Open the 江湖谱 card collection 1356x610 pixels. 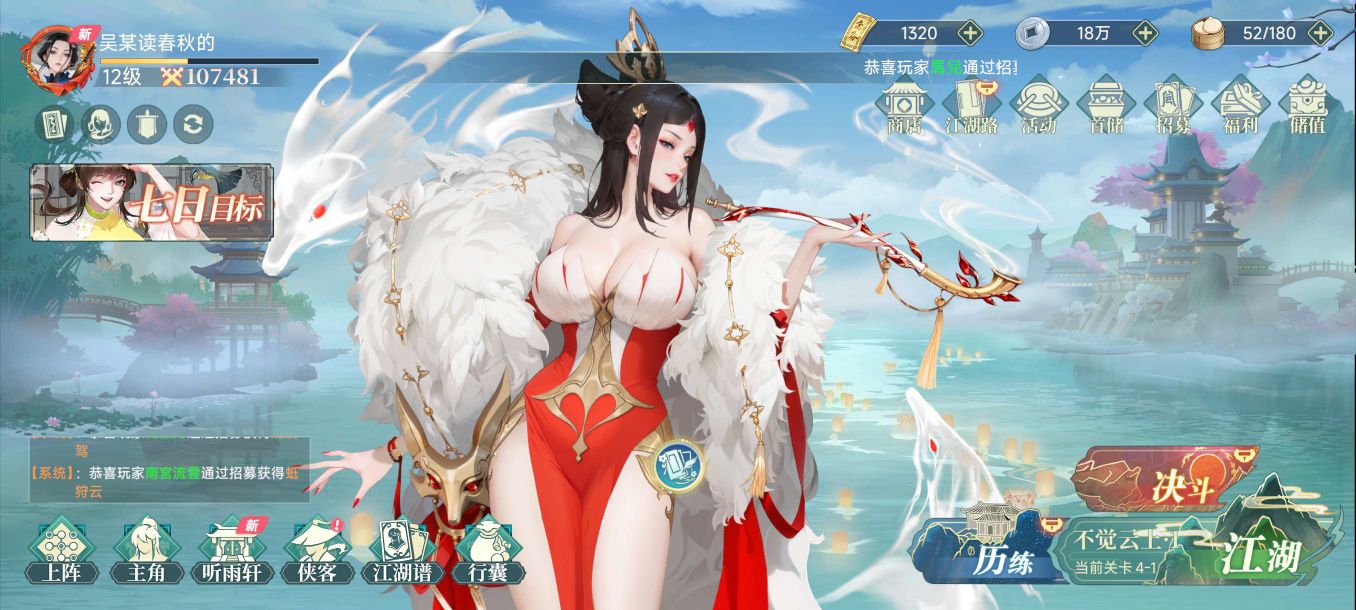point(402,550)
